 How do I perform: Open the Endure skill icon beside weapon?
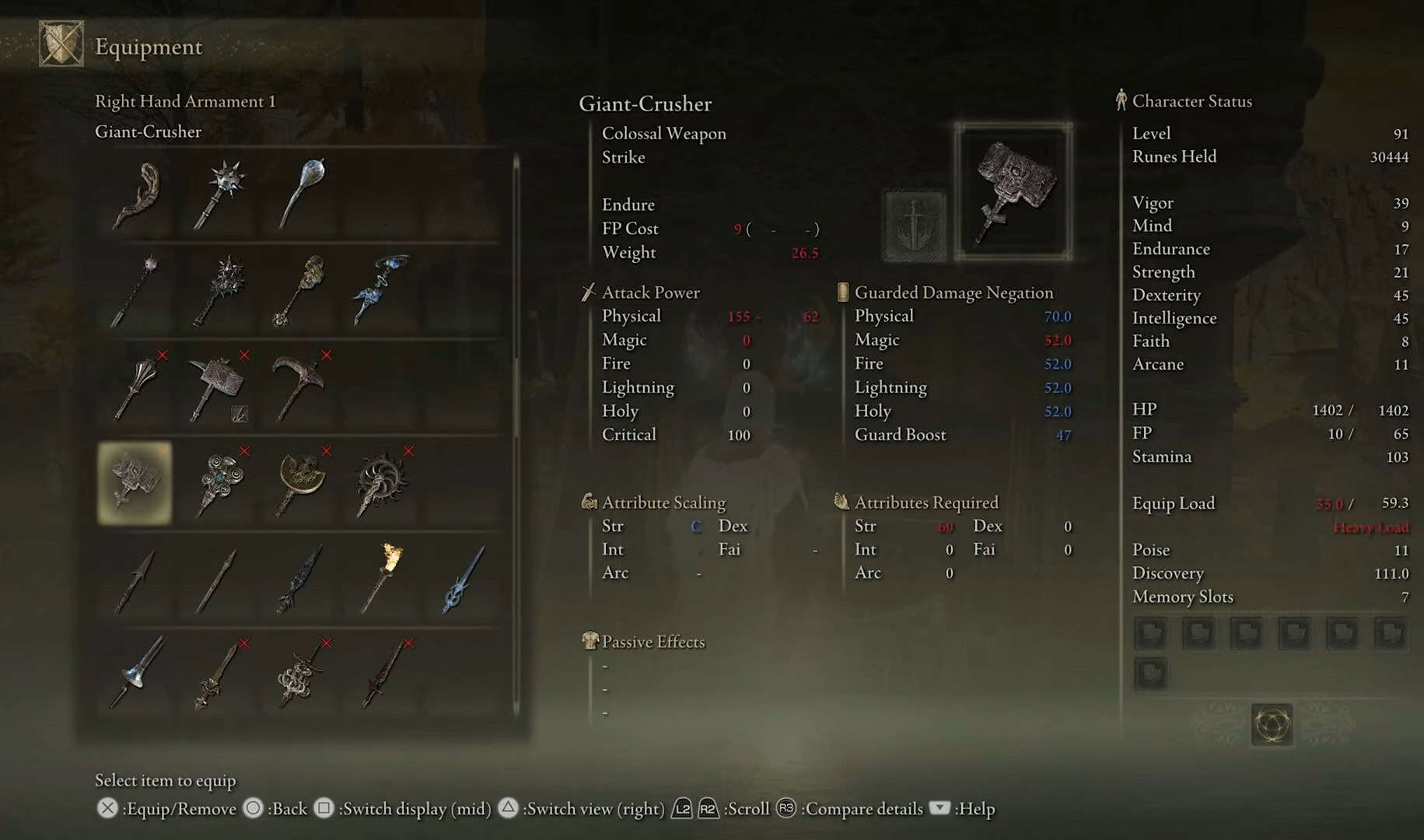pyautogui.click(x=915, y=225)
